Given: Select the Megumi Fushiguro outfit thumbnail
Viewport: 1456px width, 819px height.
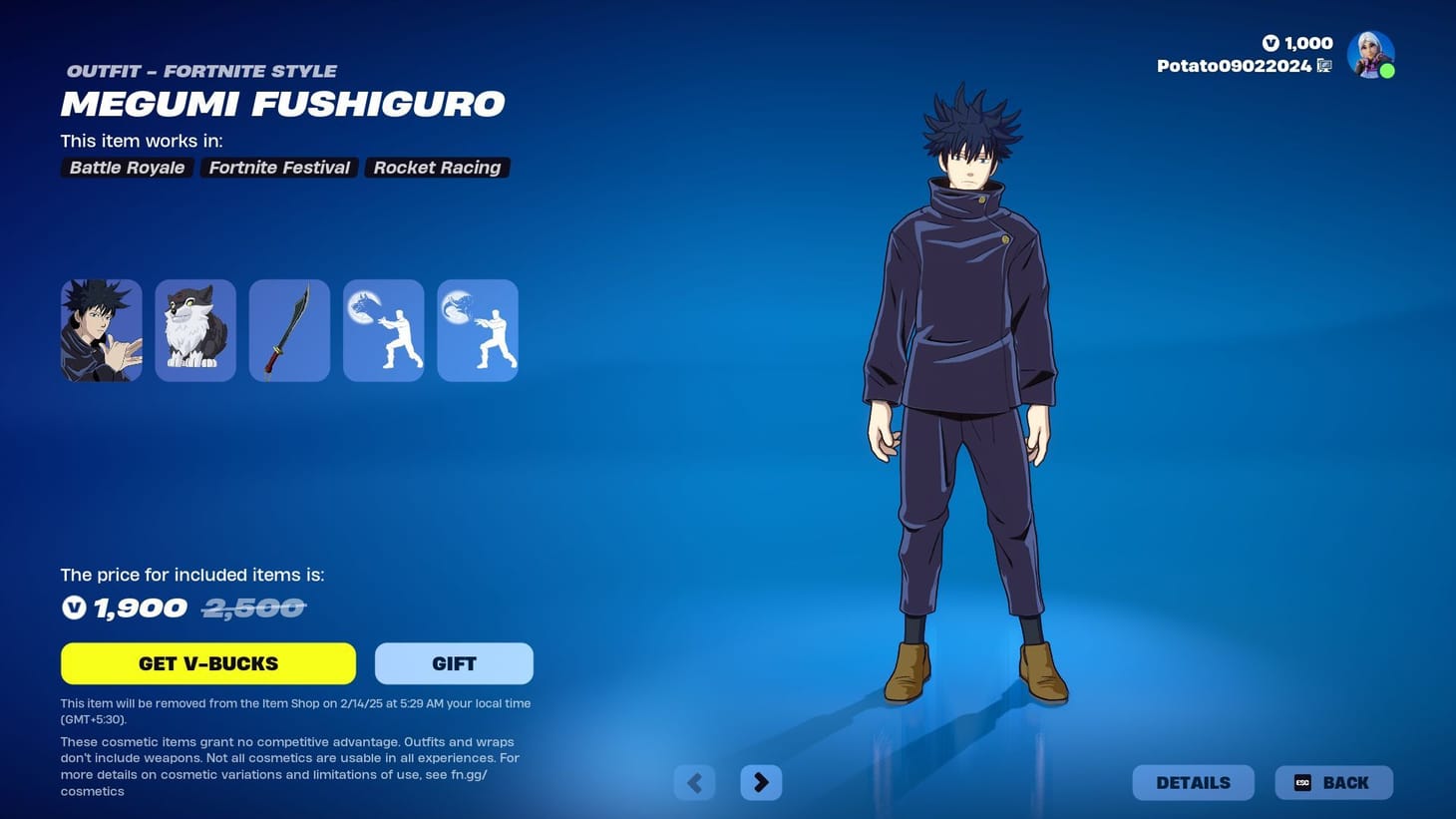Looking at the screenshot, I should 101,329.
